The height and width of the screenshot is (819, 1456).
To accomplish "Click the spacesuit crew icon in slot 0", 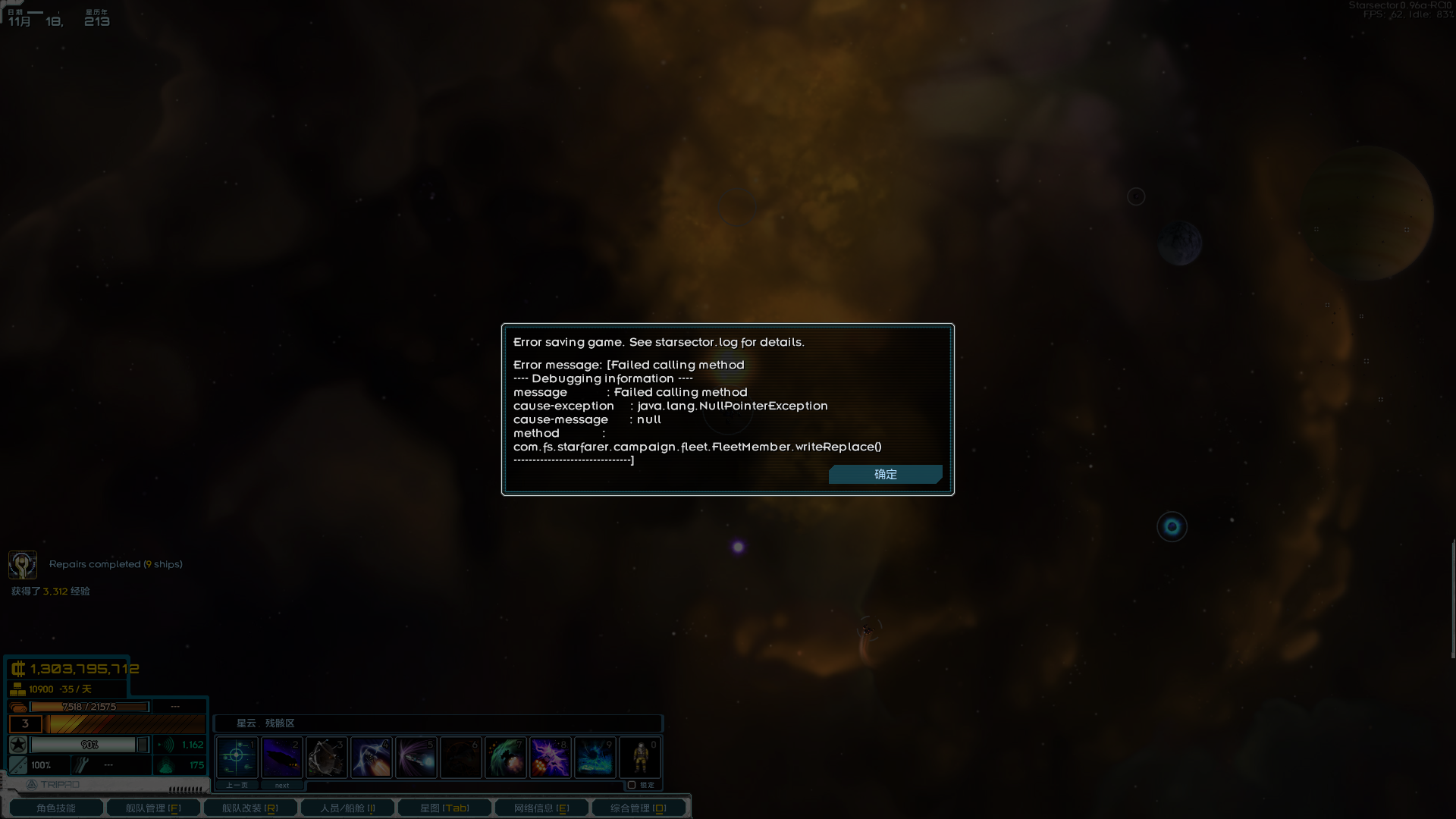I will (640, 757).
